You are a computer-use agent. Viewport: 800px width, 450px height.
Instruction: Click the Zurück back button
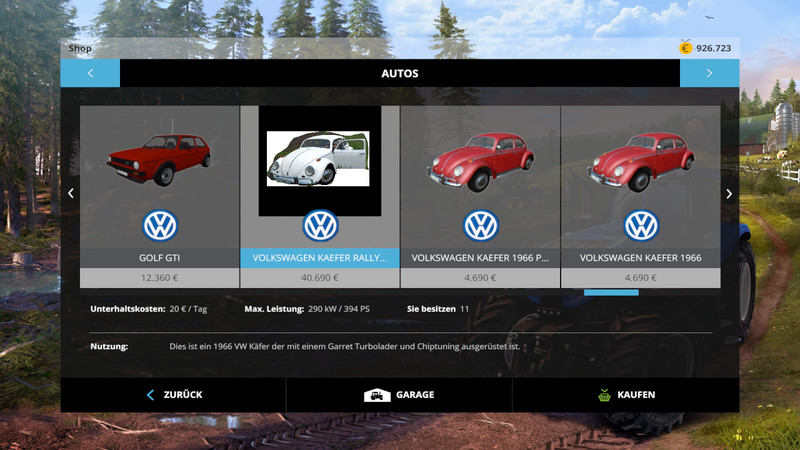pyautogui.click(x=174, y=395)
